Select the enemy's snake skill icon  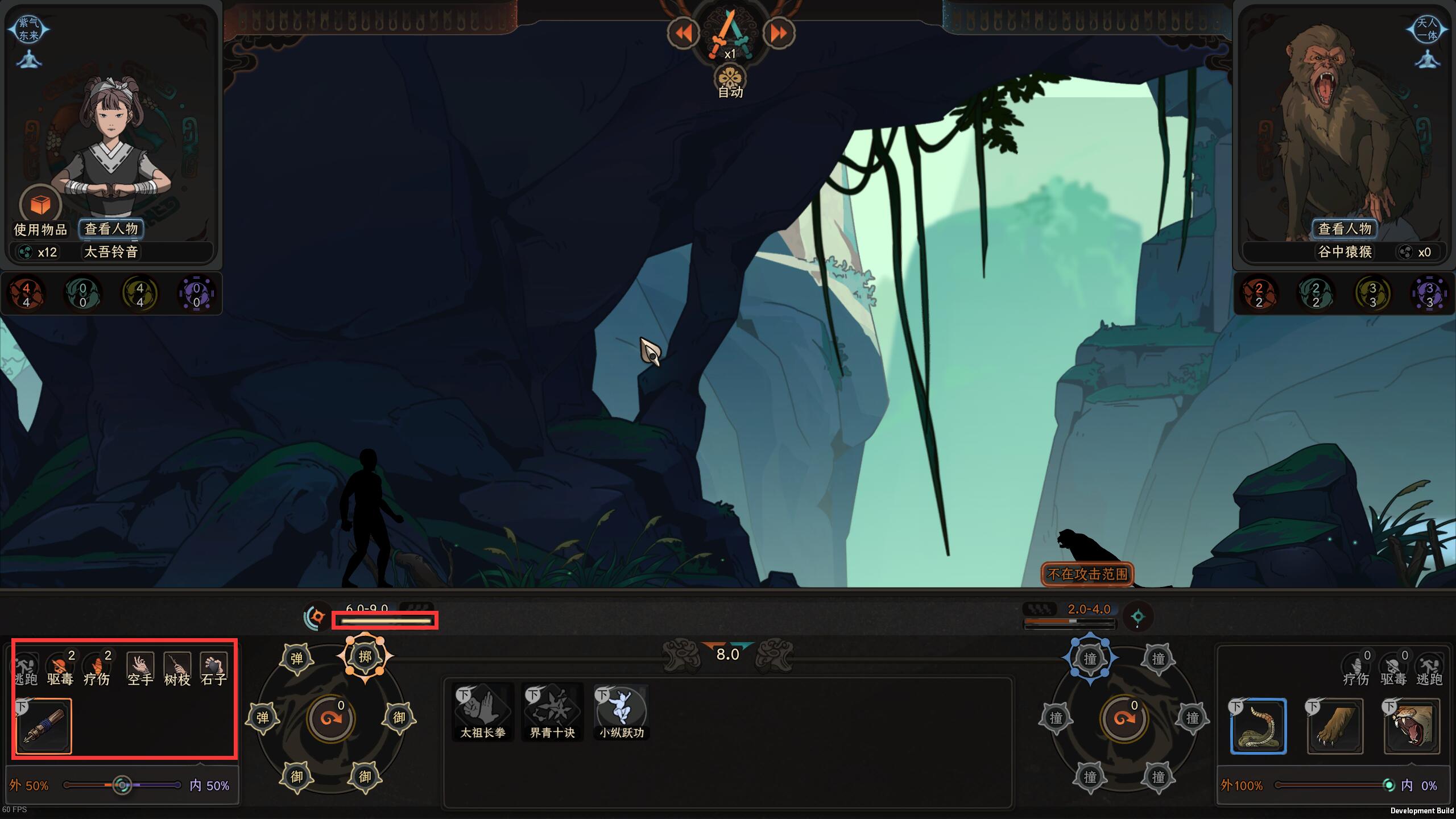(x=1258, y=726)
